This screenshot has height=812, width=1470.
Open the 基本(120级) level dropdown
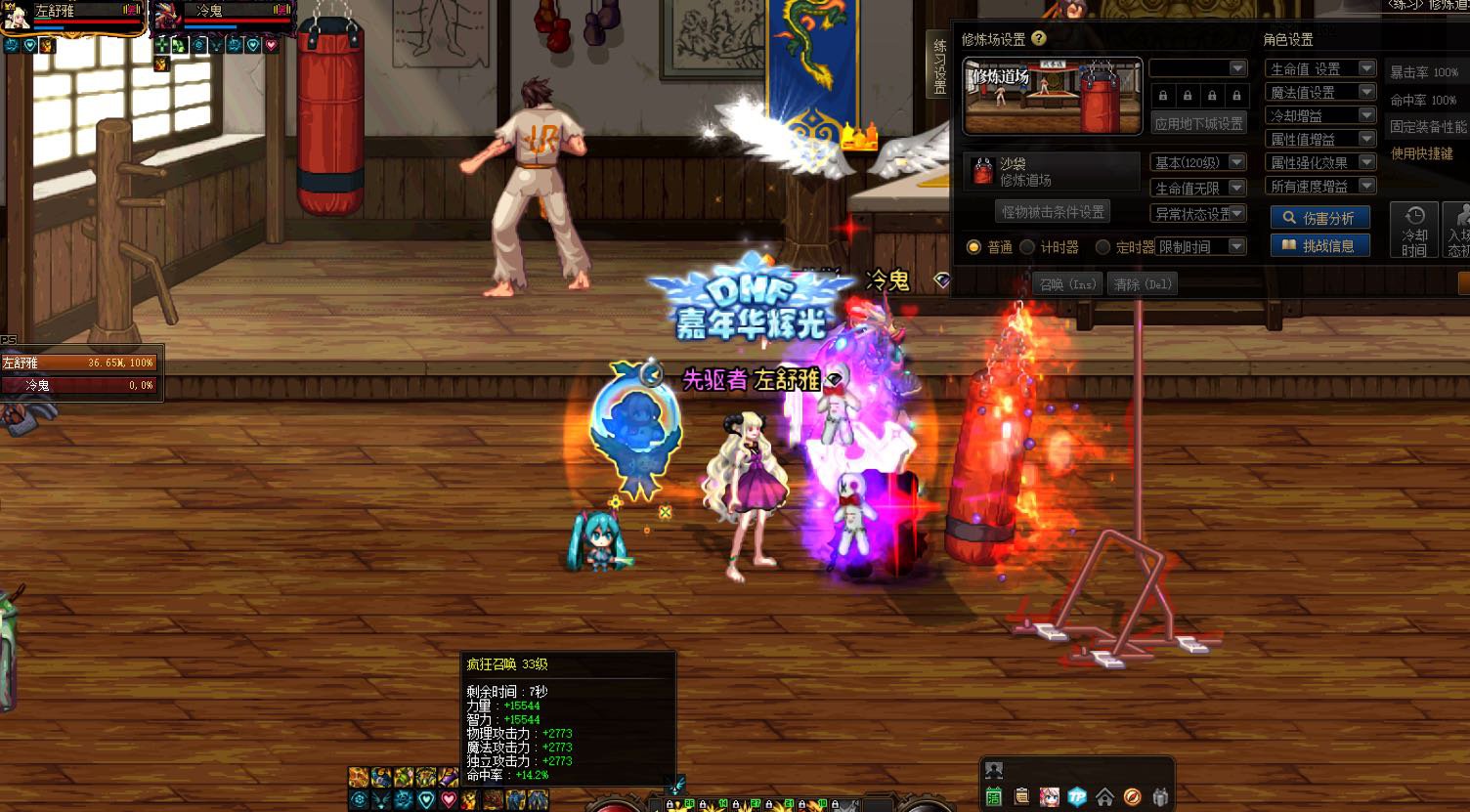[x=1198, y=162]
